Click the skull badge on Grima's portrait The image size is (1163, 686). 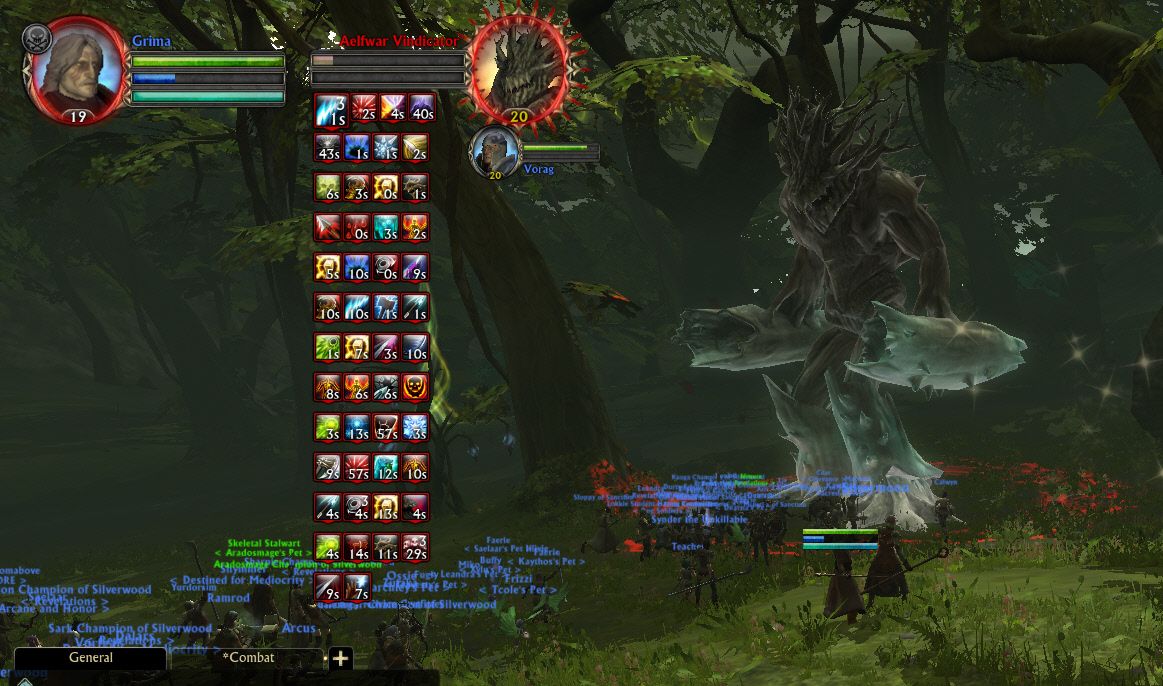tap(37, 38)
